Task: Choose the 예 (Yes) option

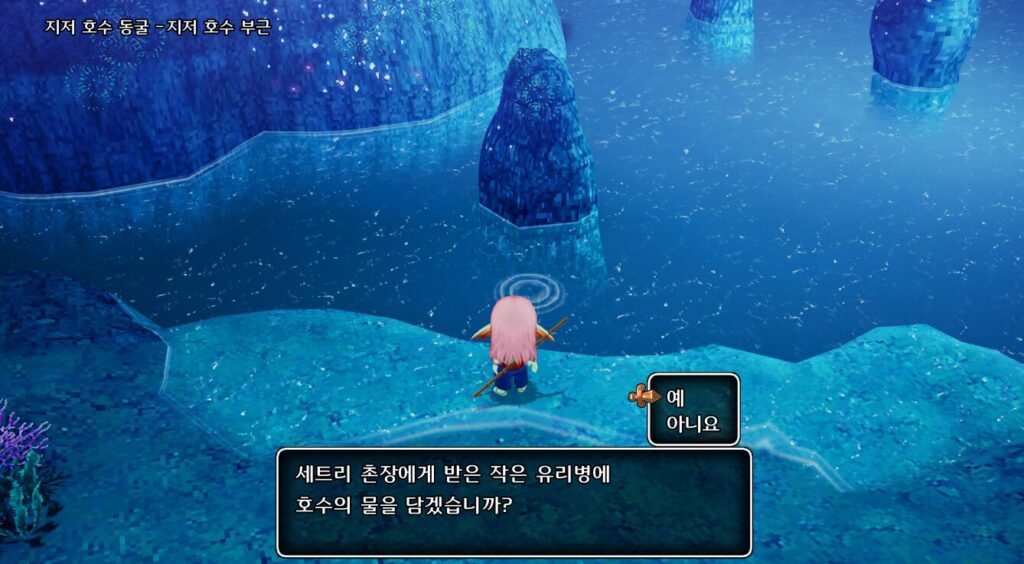Action: click(676, 397)
